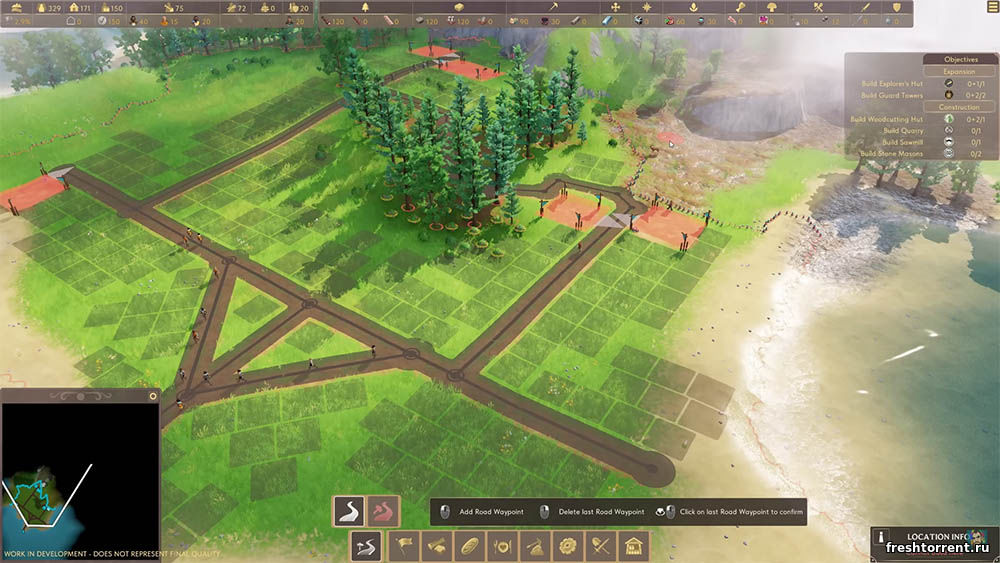
Task: Select the white road-drawing tool
Action: 348,511
